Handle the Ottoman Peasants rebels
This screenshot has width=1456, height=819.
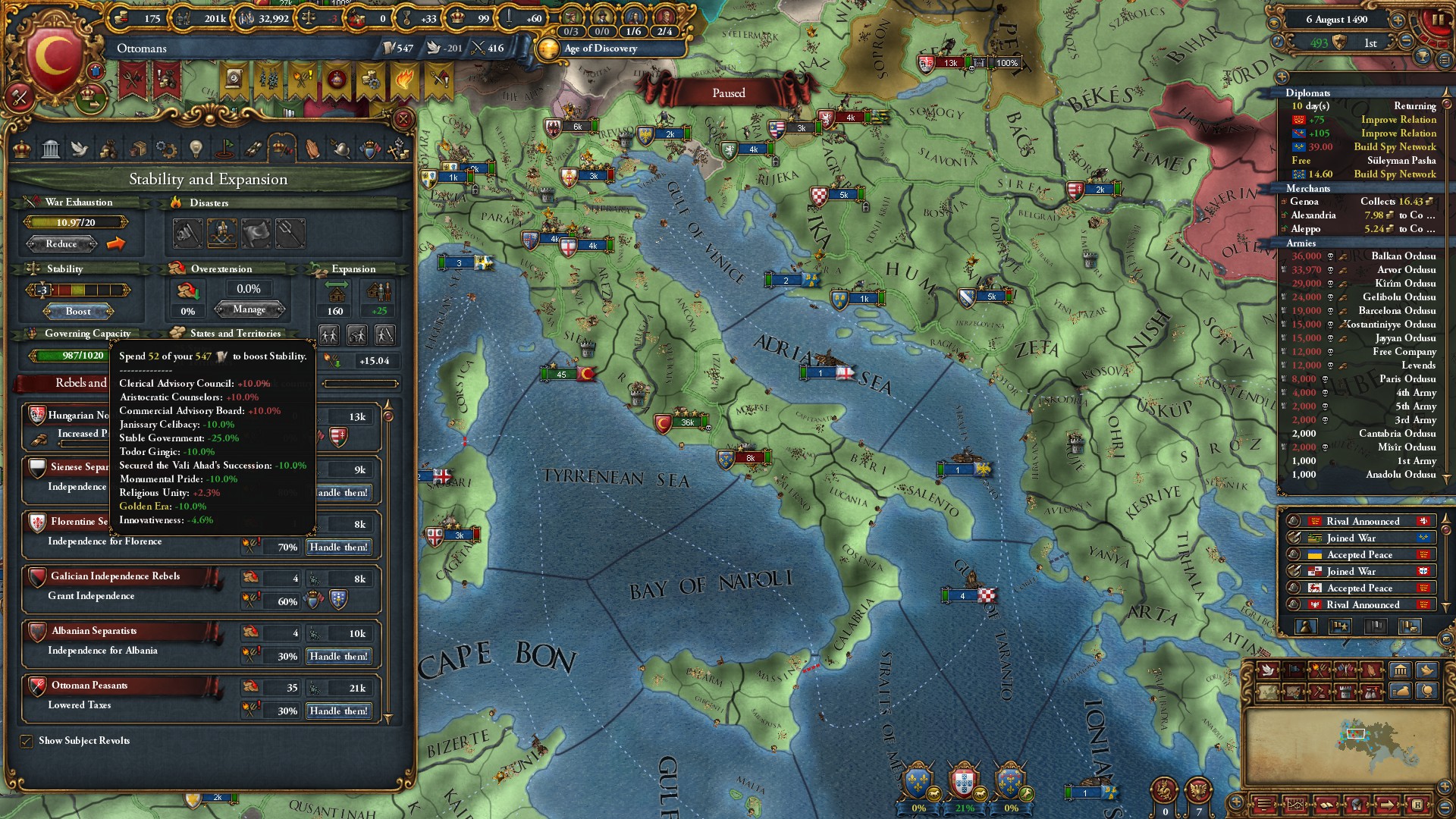338,711
